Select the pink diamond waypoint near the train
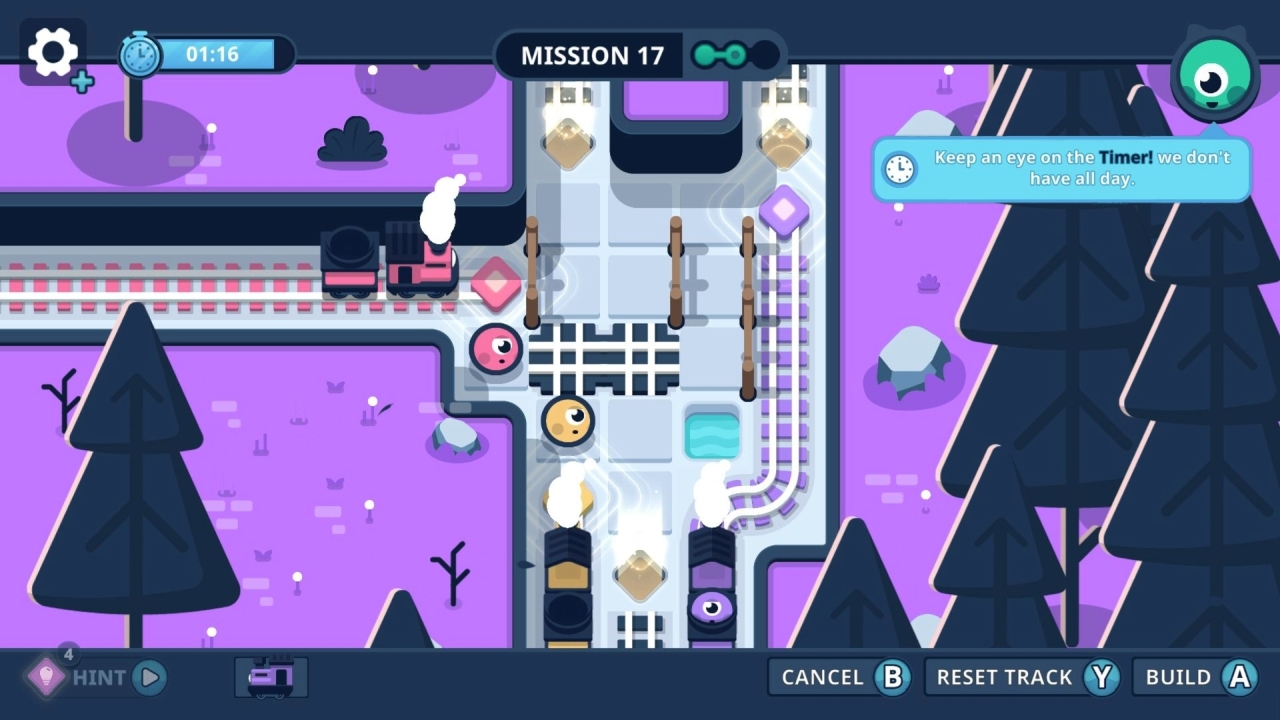 (x=496, y=285)
